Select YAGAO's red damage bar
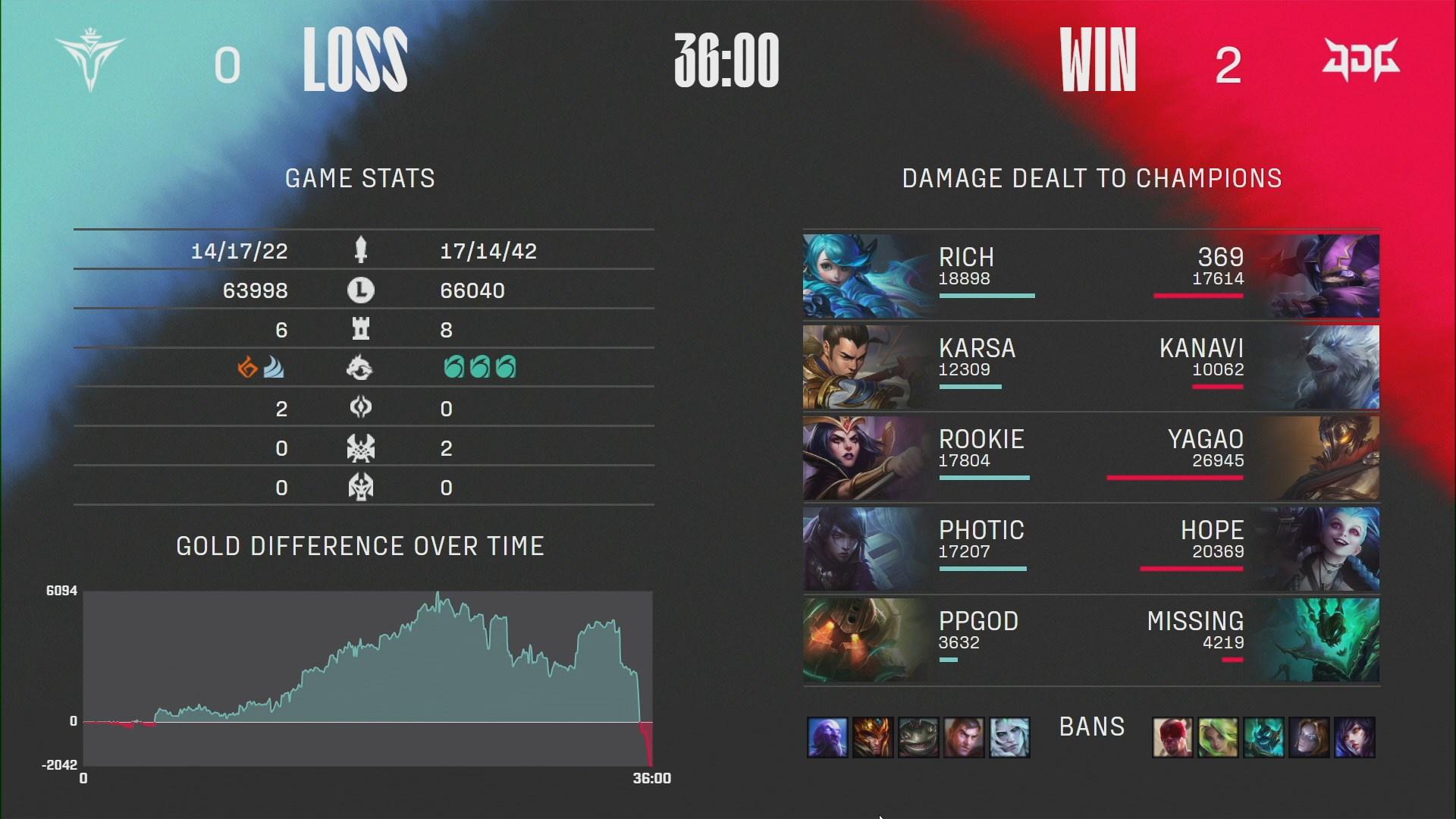 (1177, 479)
